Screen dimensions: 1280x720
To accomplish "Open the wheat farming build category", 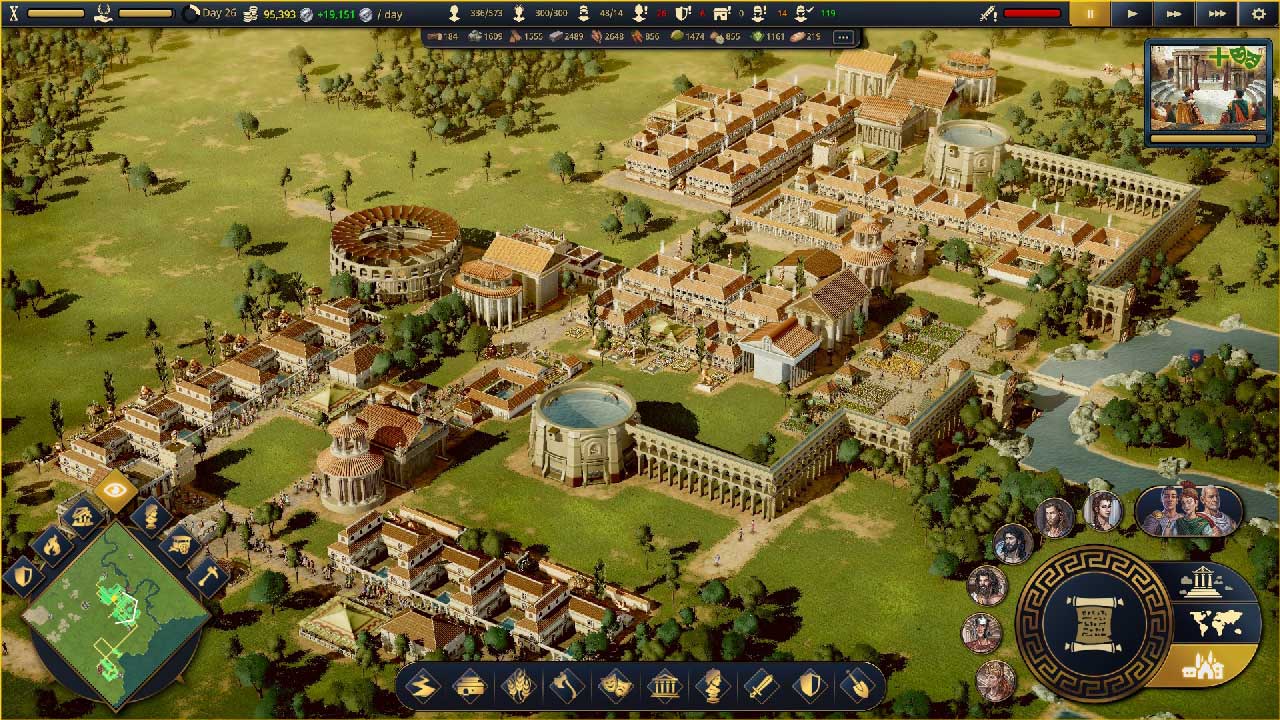I will [x=519, y=686].
